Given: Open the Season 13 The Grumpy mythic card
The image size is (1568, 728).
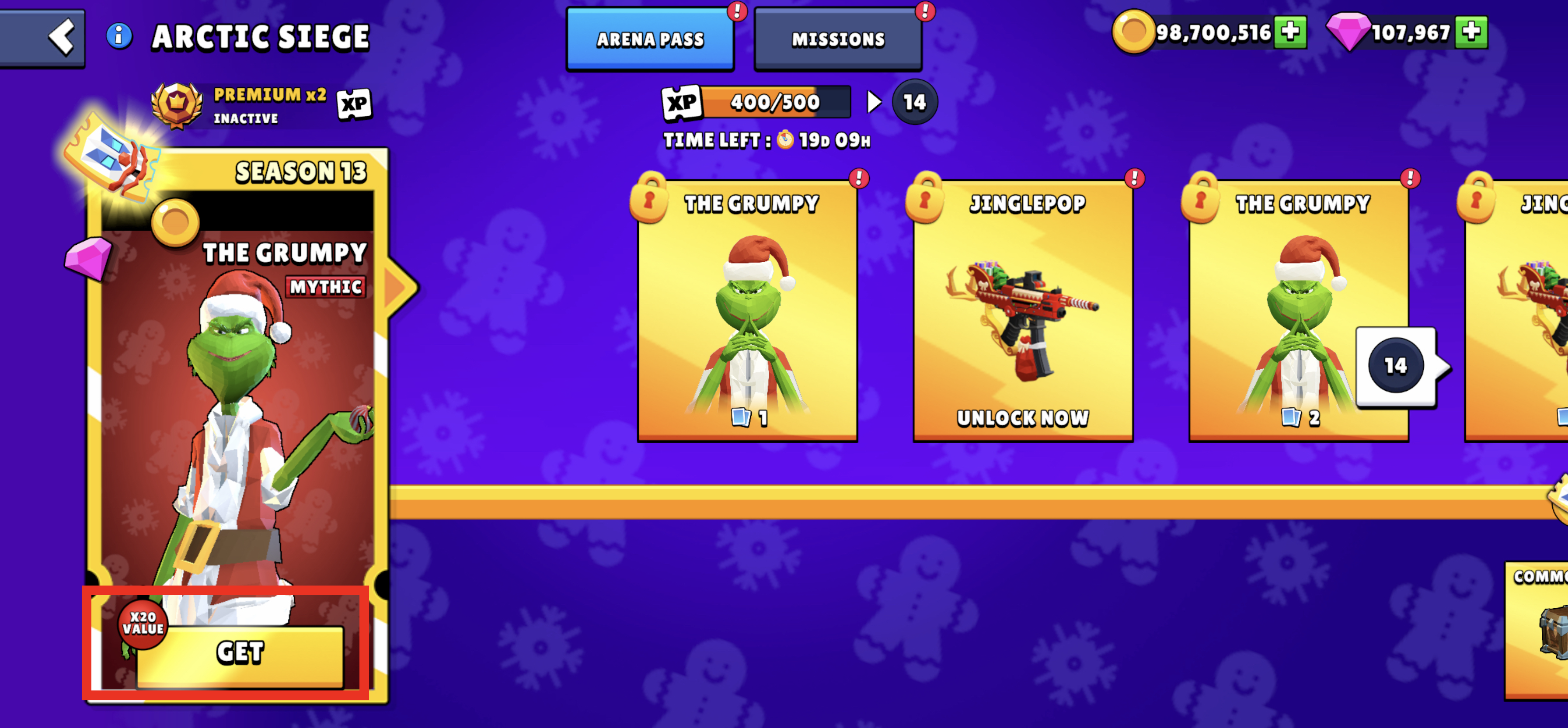Looking at the screenshot, I should click(237, 389).
